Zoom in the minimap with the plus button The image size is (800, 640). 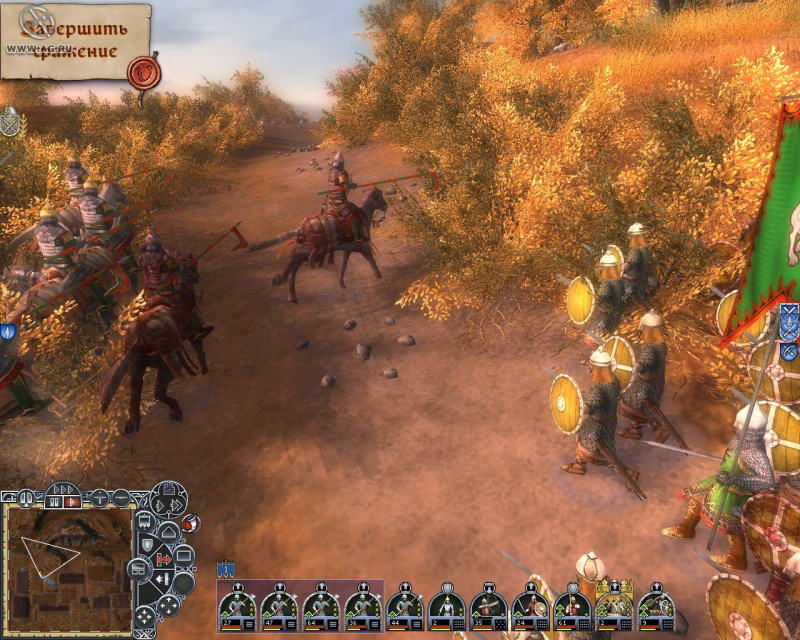99,497
